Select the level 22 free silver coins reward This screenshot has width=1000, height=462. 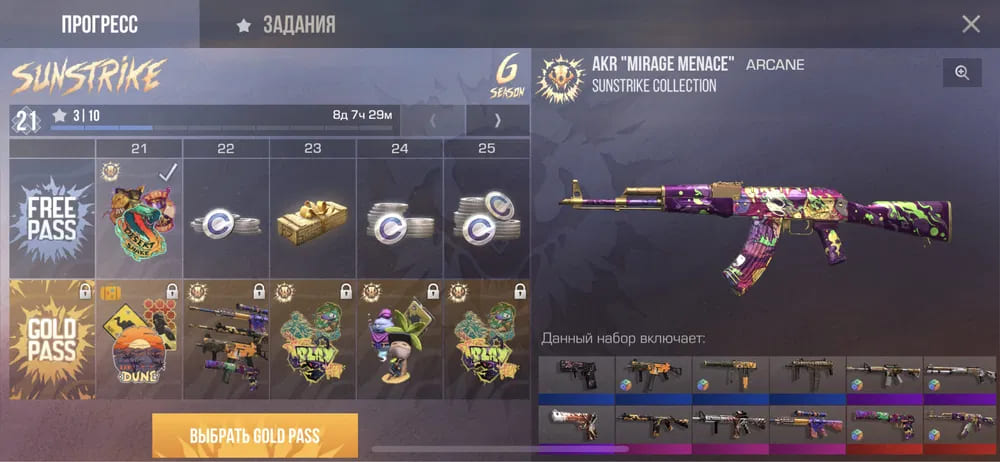coord(226,220)
